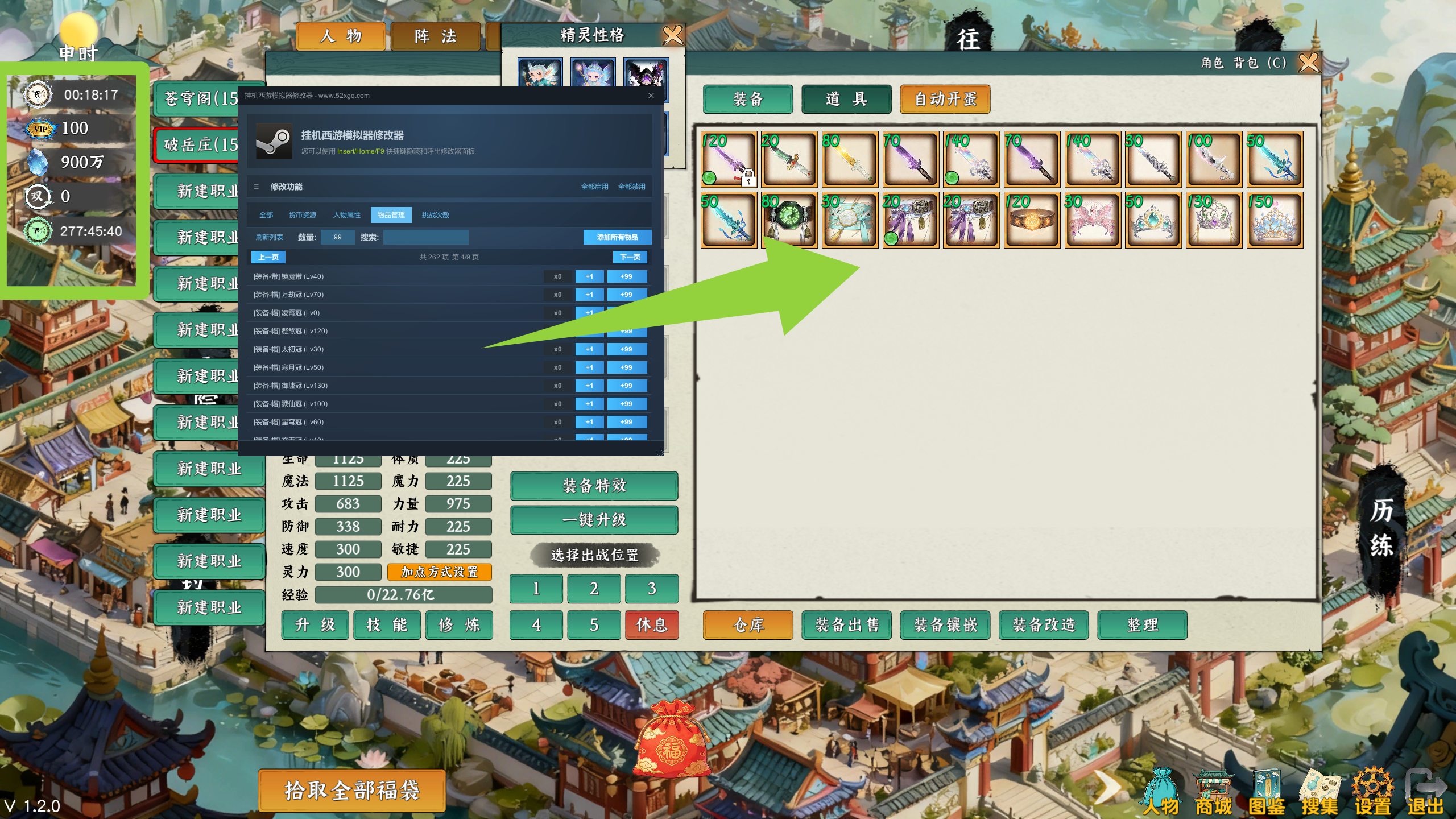Screen dimensions: 1456x819
Task: Close the 角色背包 inventory panel
Action: click(x=1308, y=62)
